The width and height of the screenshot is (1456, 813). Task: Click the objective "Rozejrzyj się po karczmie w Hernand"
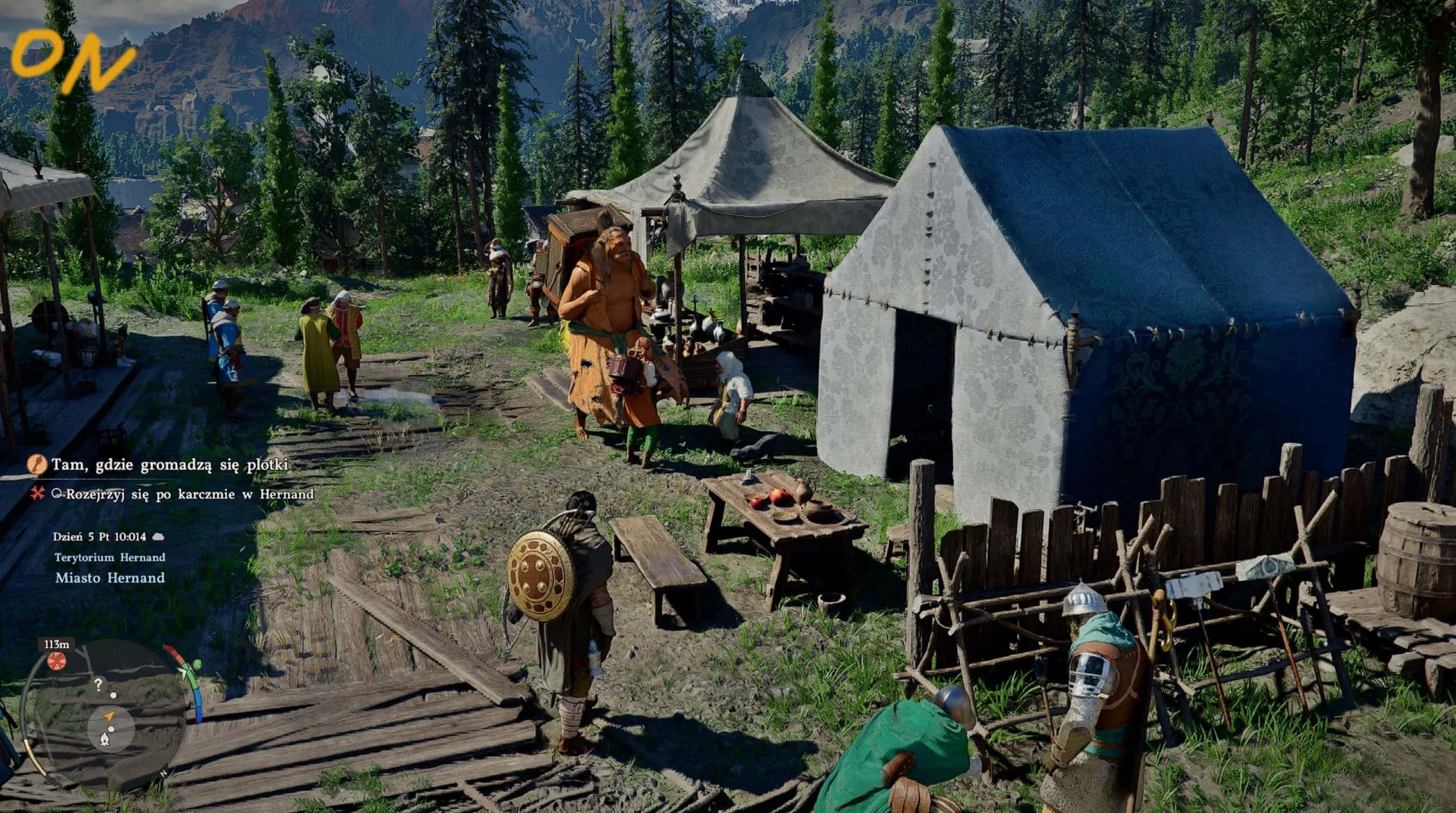pyautogui.click(x=189, y=494)
